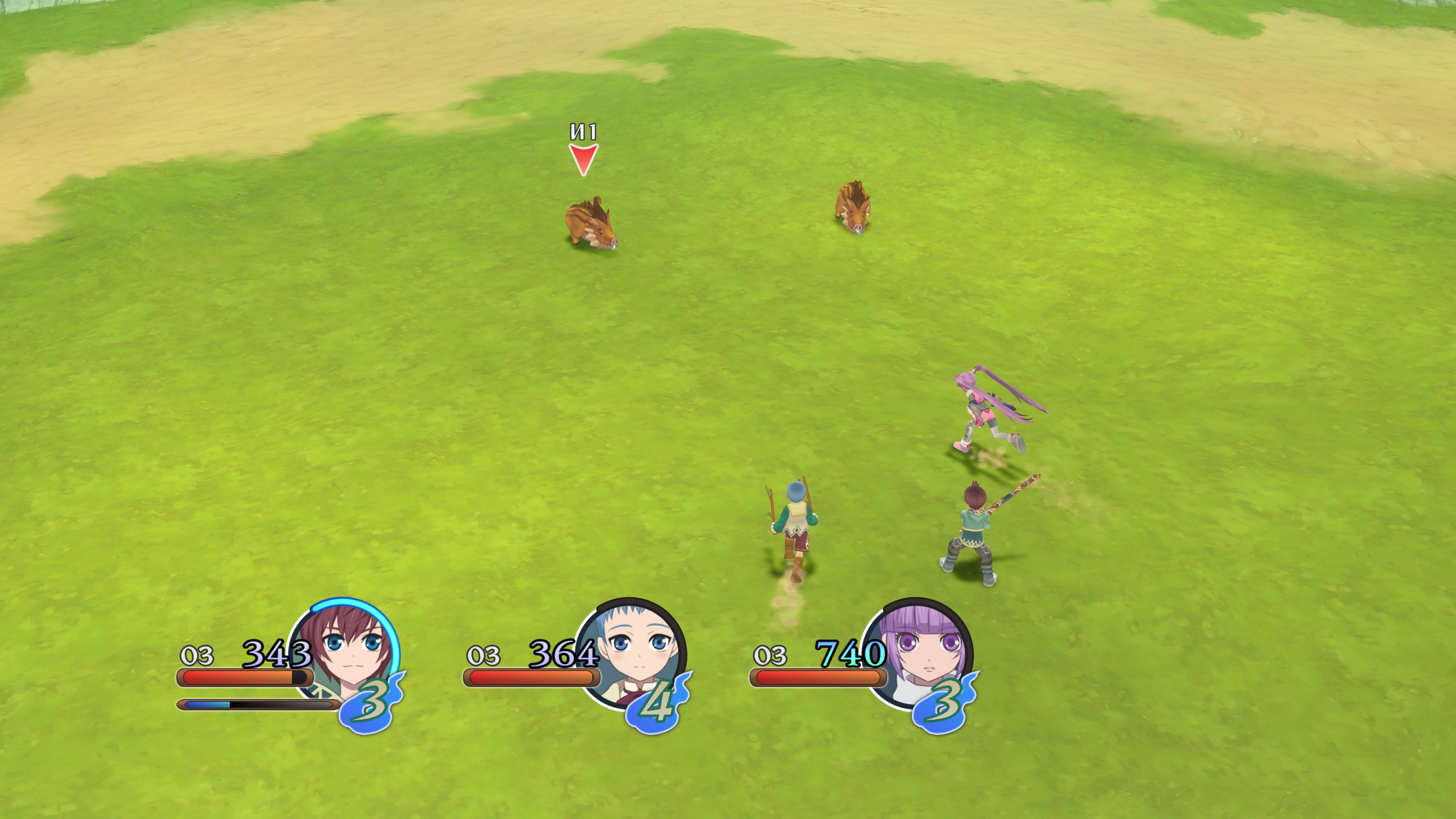The image size is (1456, 819).
Task: Pick the purple-haired girl's party portrait
Action: [920, 650]
